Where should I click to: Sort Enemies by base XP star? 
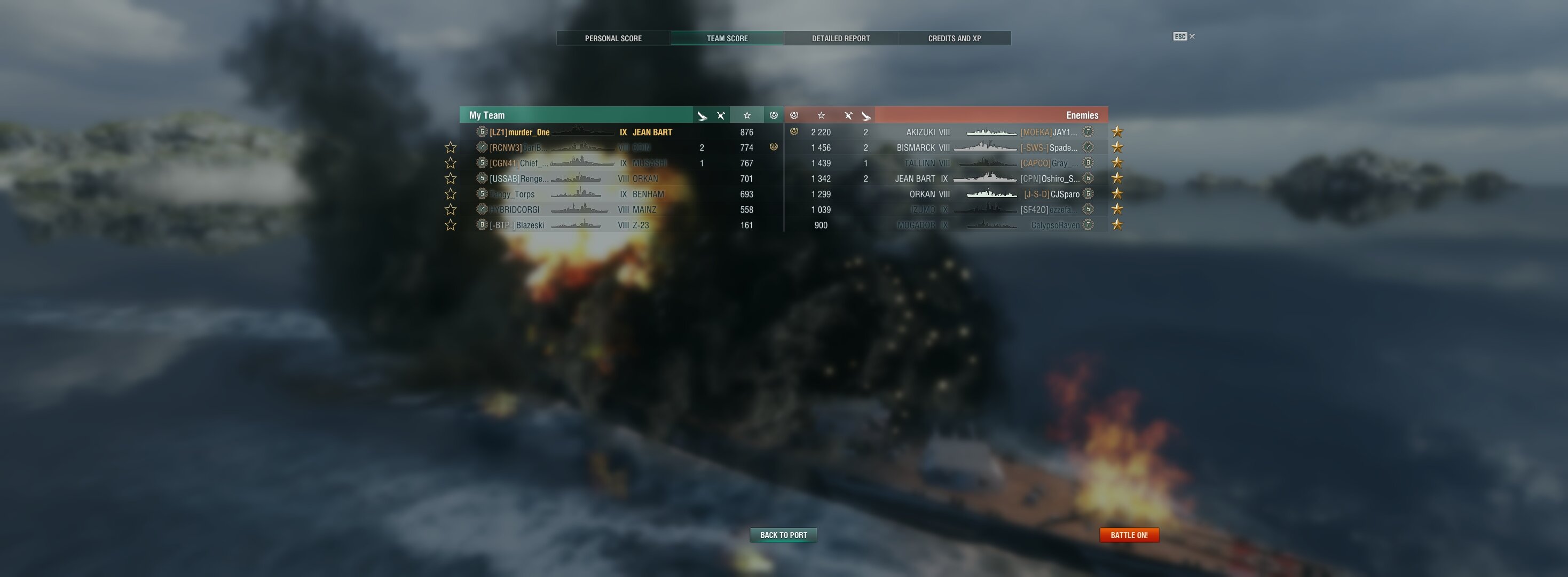click(821, 115)
